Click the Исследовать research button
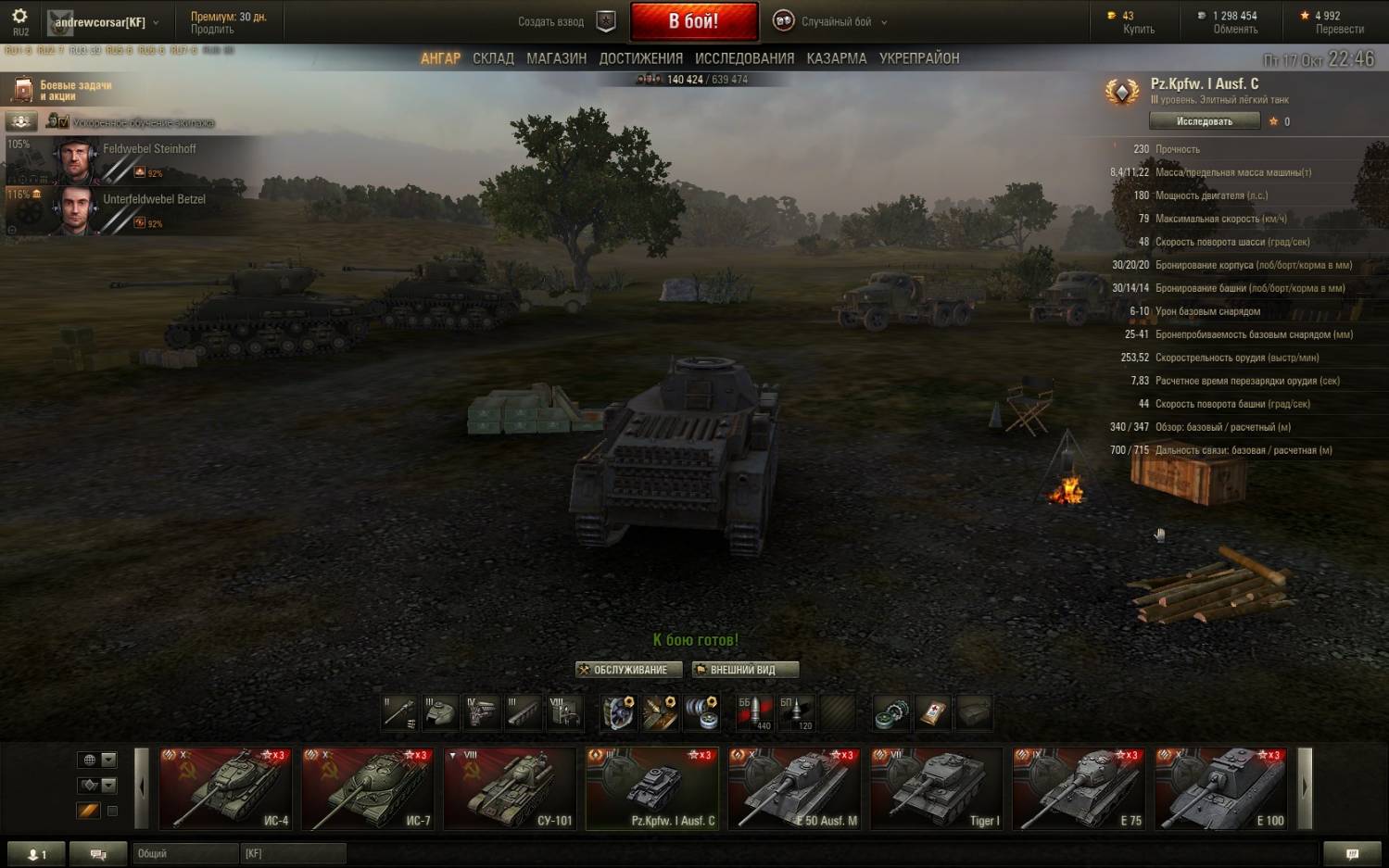The height and width of the screenshot is (868, 1389). [1204, 121]
